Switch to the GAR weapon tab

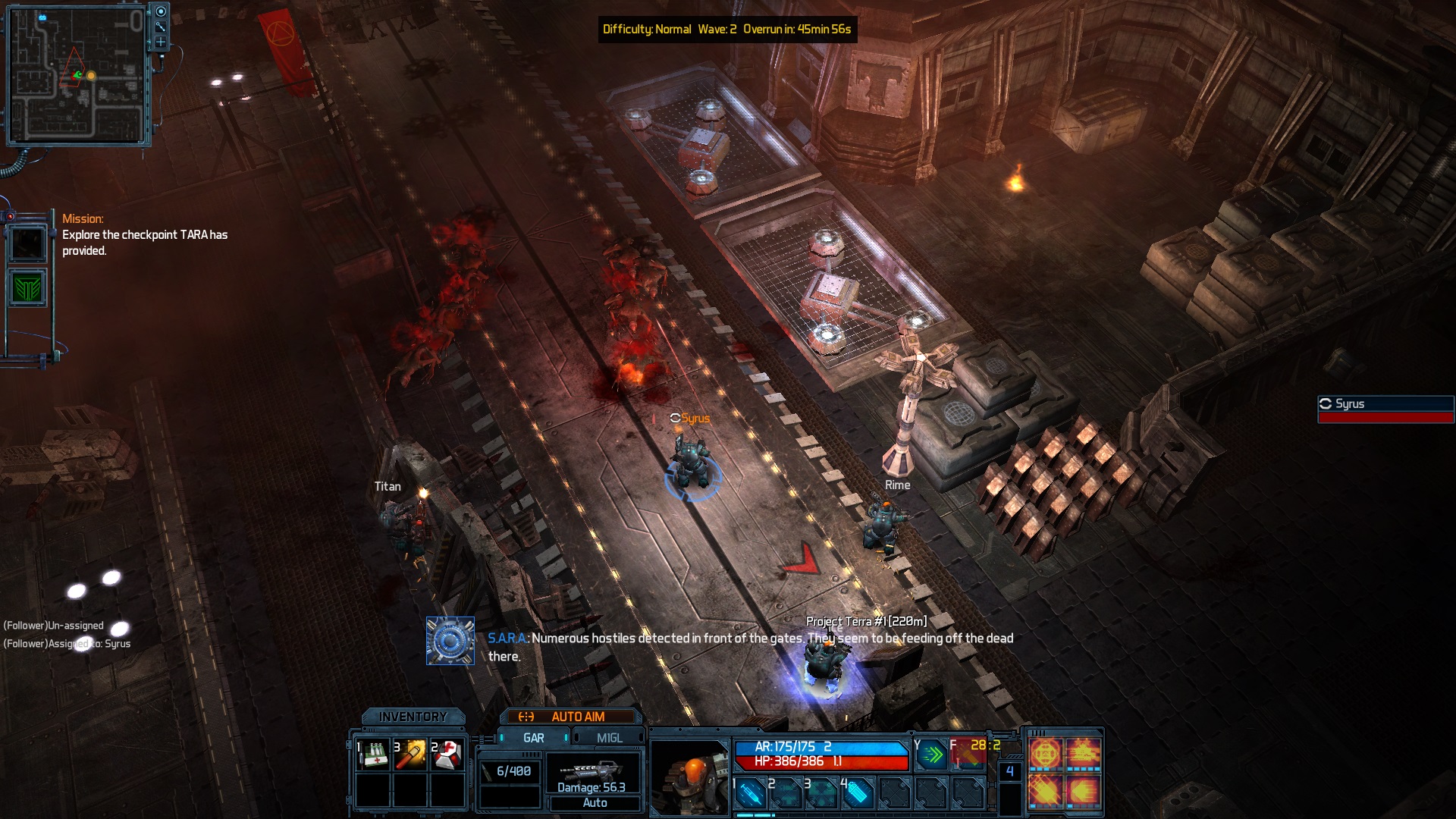533,738
